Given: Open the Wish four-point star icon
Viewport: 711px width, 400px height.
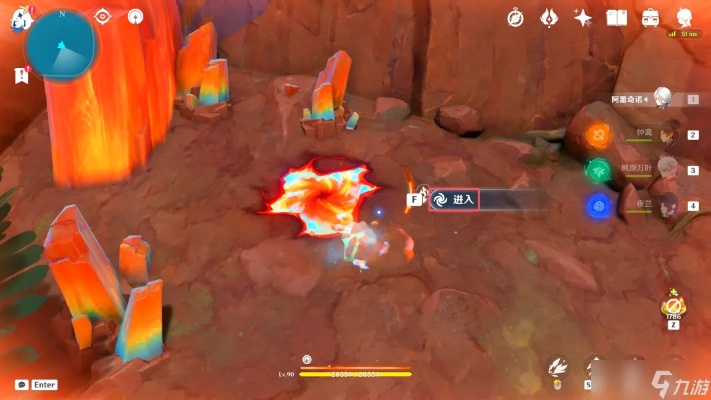Looking at the screenshot, I should point(582,18).
